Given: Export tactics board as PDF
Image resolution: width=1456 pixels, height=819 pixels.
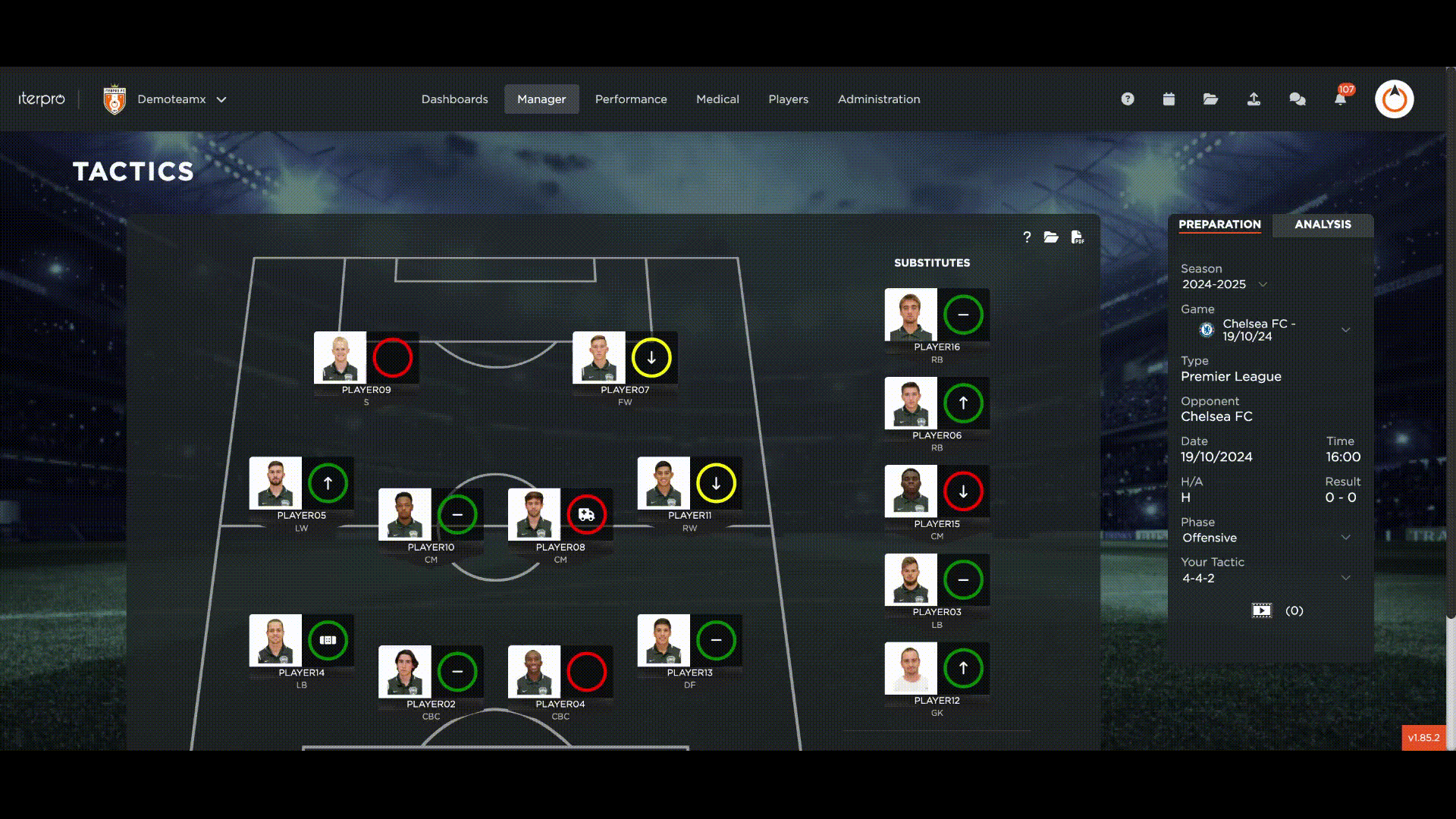Looking at the screenshot, I should click(x=1077, y=237).
